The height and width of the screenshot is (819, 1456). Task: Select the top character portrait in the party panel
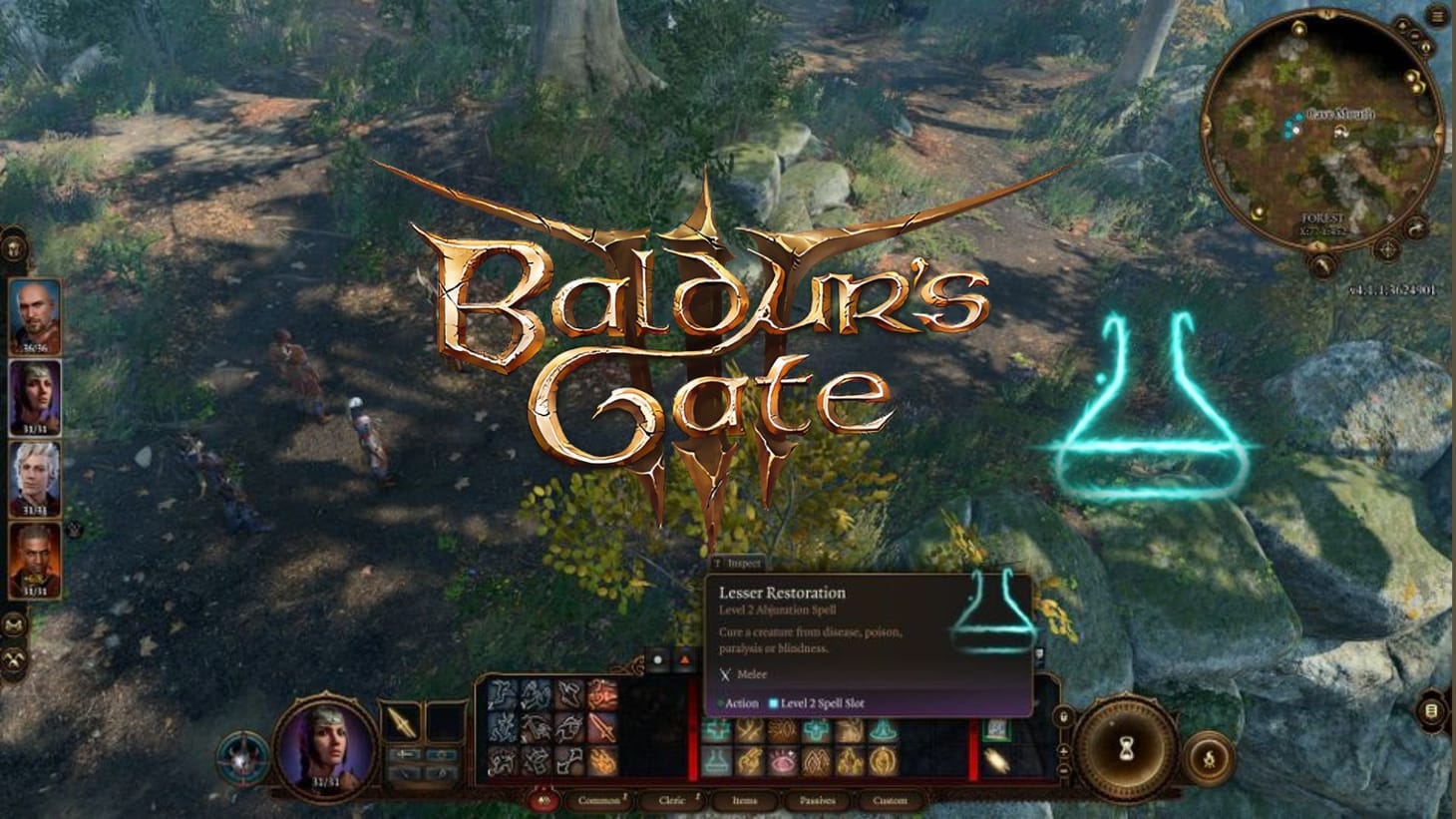32,309
